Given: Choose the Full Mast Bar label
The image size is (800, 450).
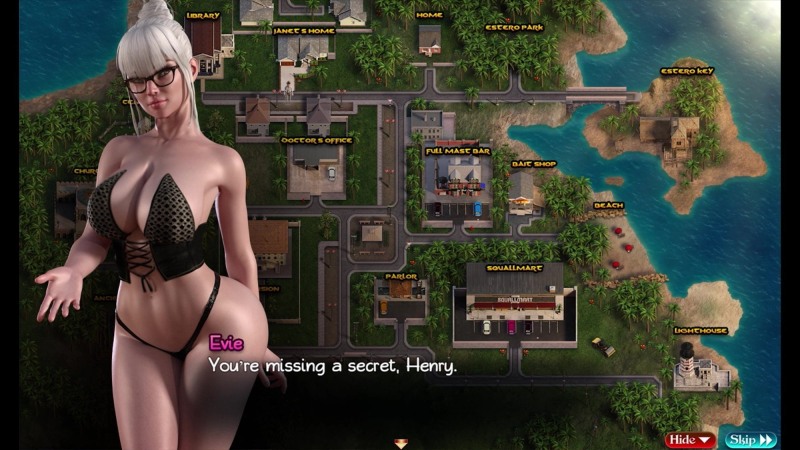Looking at the screenshot, I should 457,151.
